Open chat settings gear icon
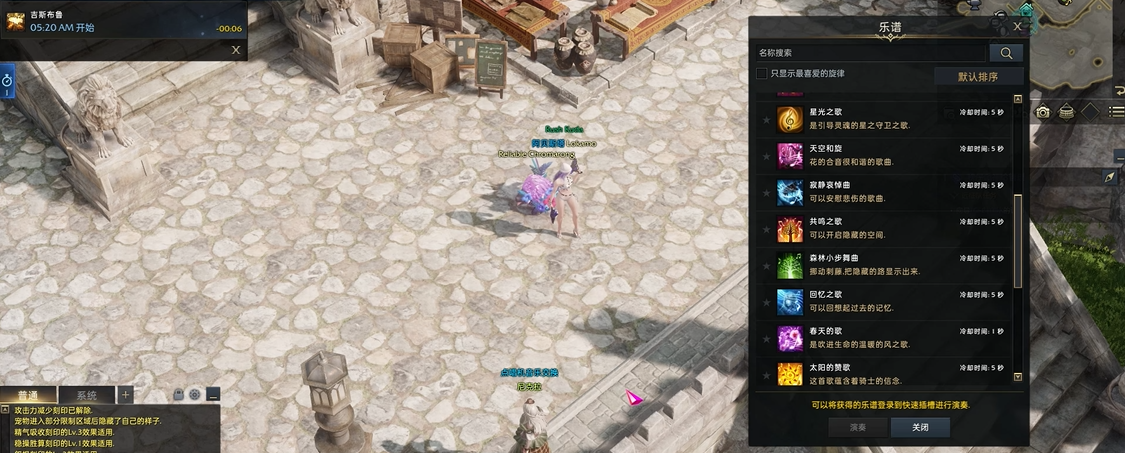The width and height of the screenshot is (1125, 453). [195, 395]
